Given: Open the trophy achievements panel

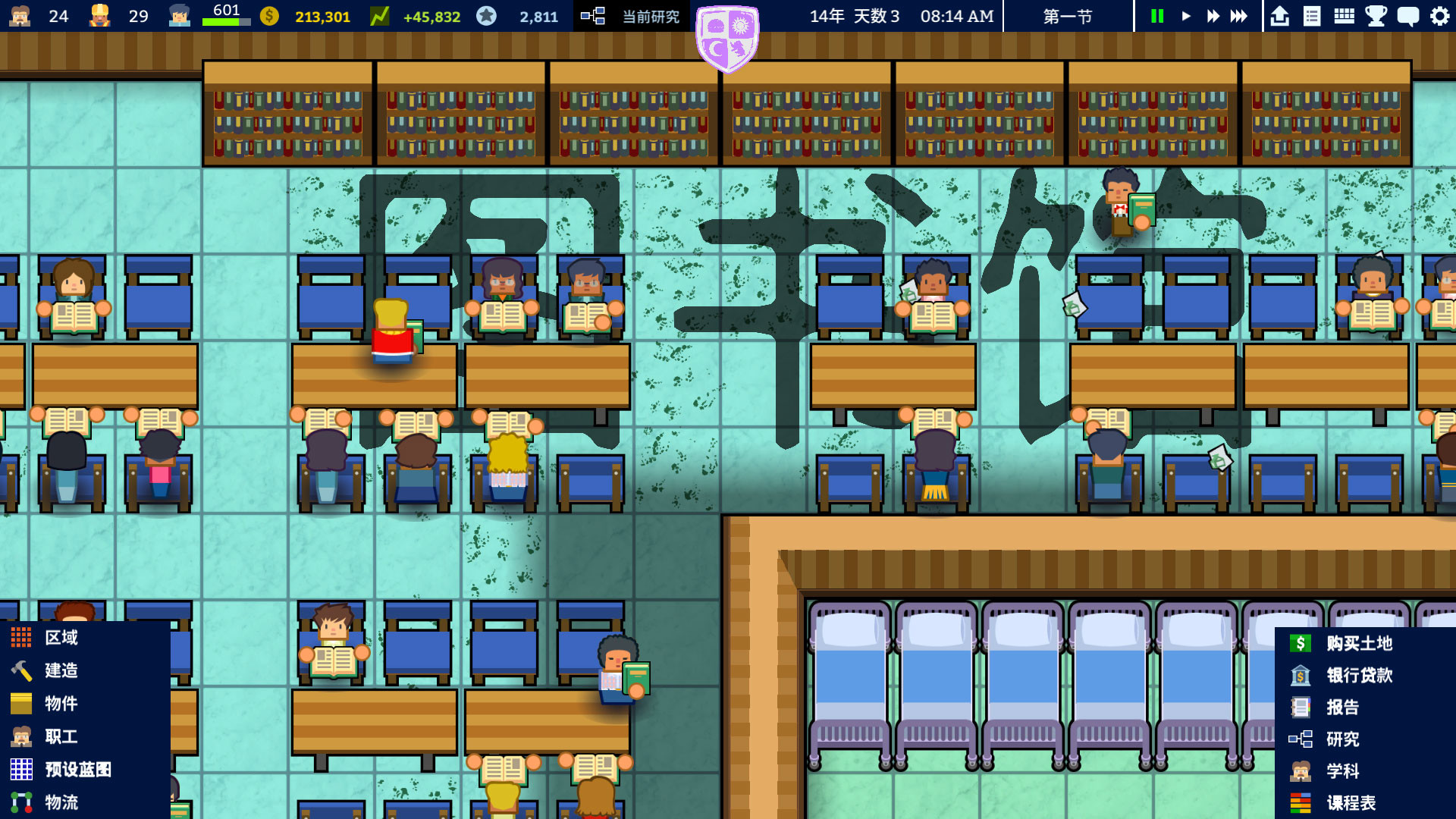Looking at the screenshot, I should click(1374, 15).
